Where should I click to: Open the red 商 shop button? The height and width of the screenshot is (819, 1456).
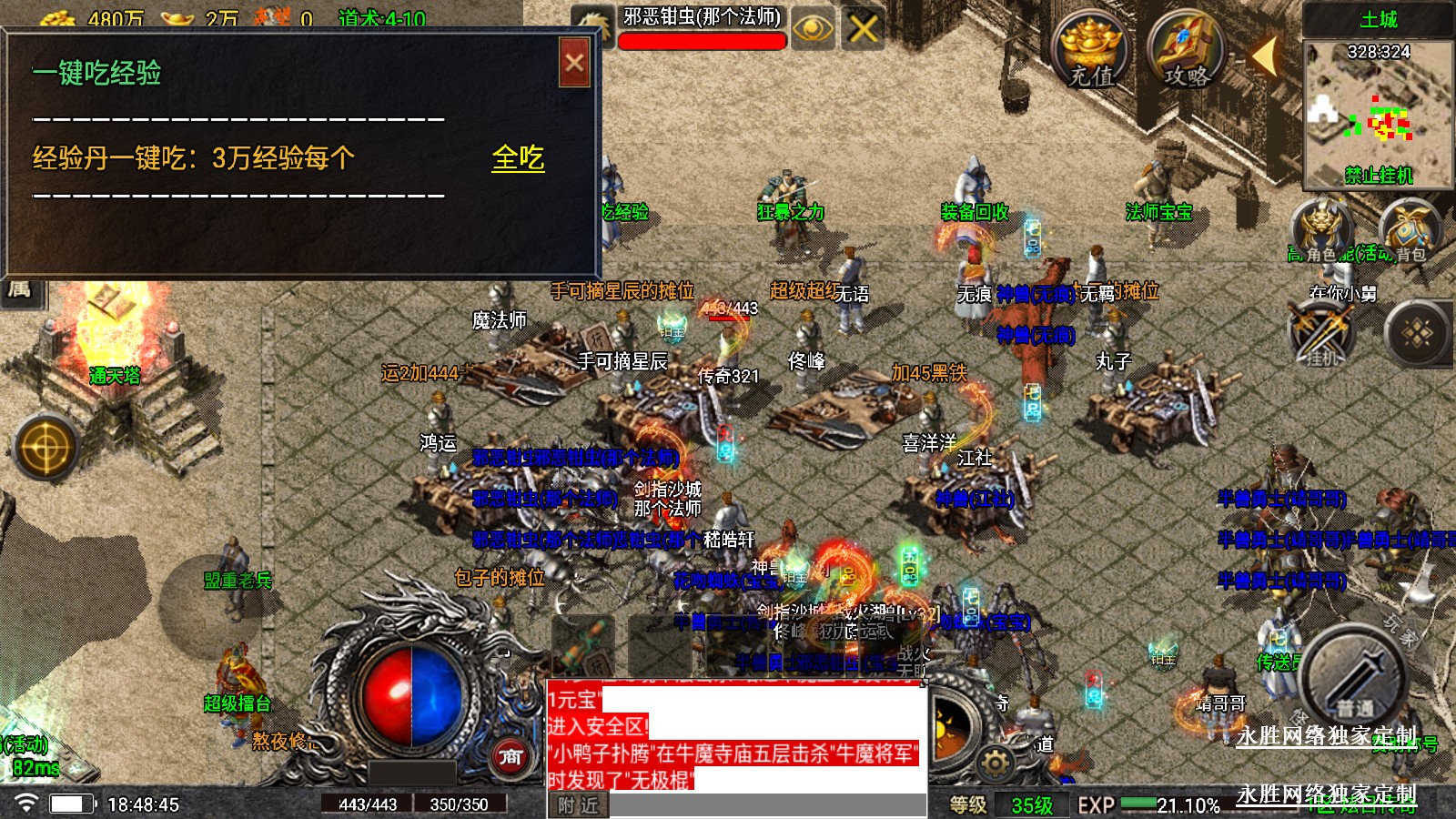(x=511, y=756)
